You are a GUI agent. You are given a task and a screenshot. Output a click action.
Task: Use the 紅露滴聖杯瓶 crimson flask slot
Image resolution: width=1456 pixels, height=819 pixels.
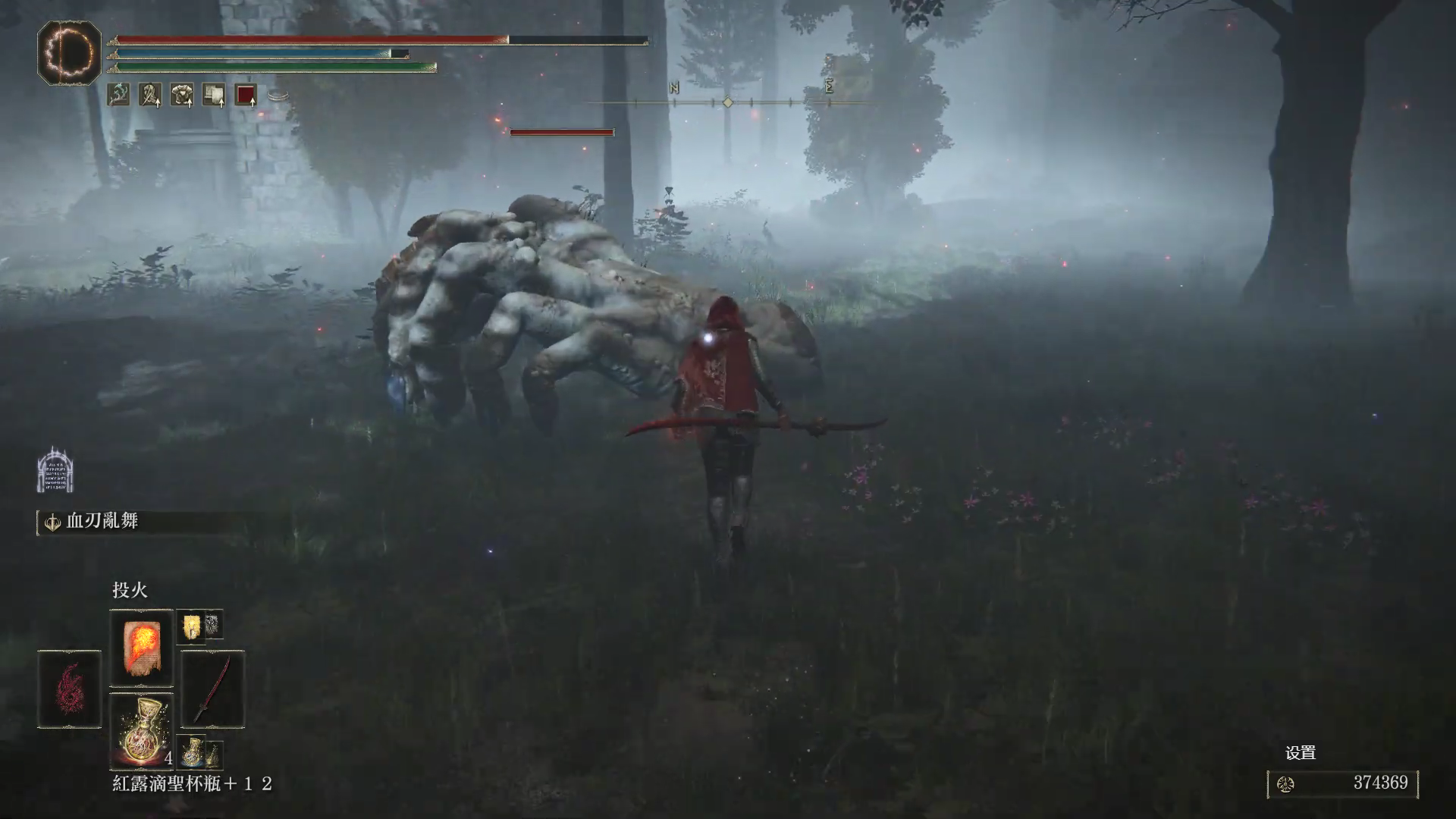point(142,730)
